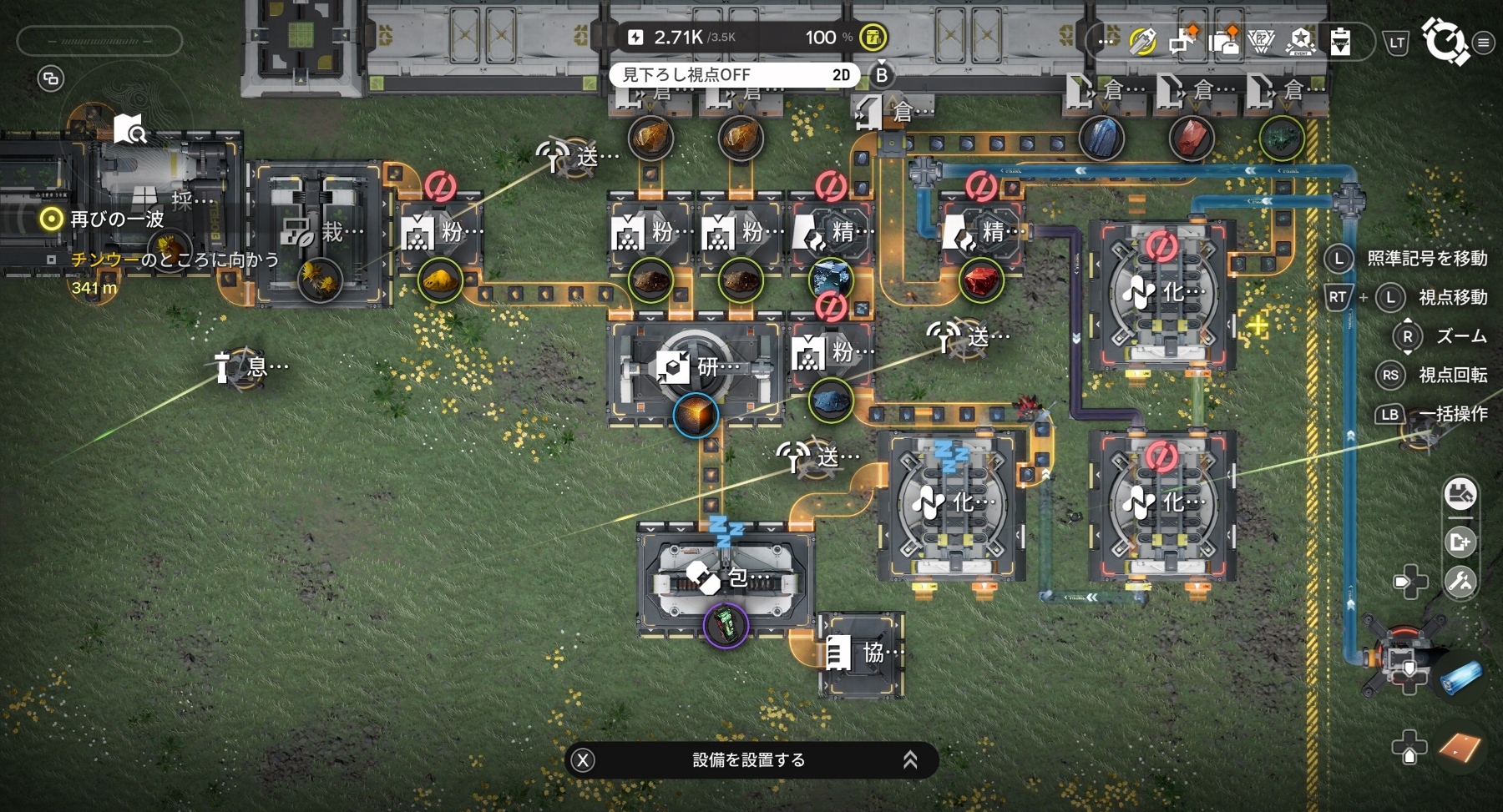This screenshot has height=812, width=1503.
Task: Open the triangular emblem icon in the toolbar
Action: pyautogui.click(x=1261, y=41)
